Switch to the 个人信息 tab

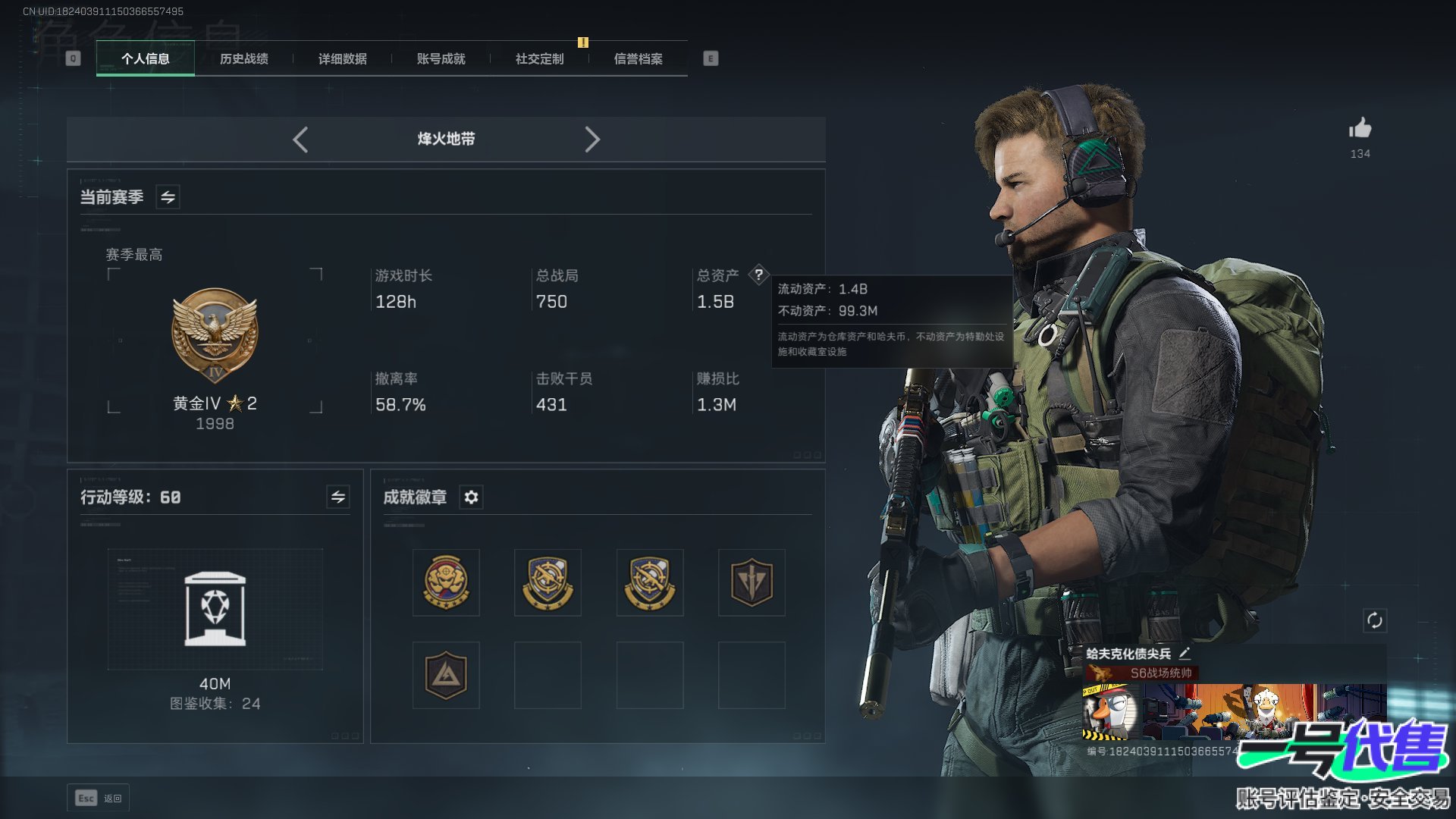tap(145, 58)
